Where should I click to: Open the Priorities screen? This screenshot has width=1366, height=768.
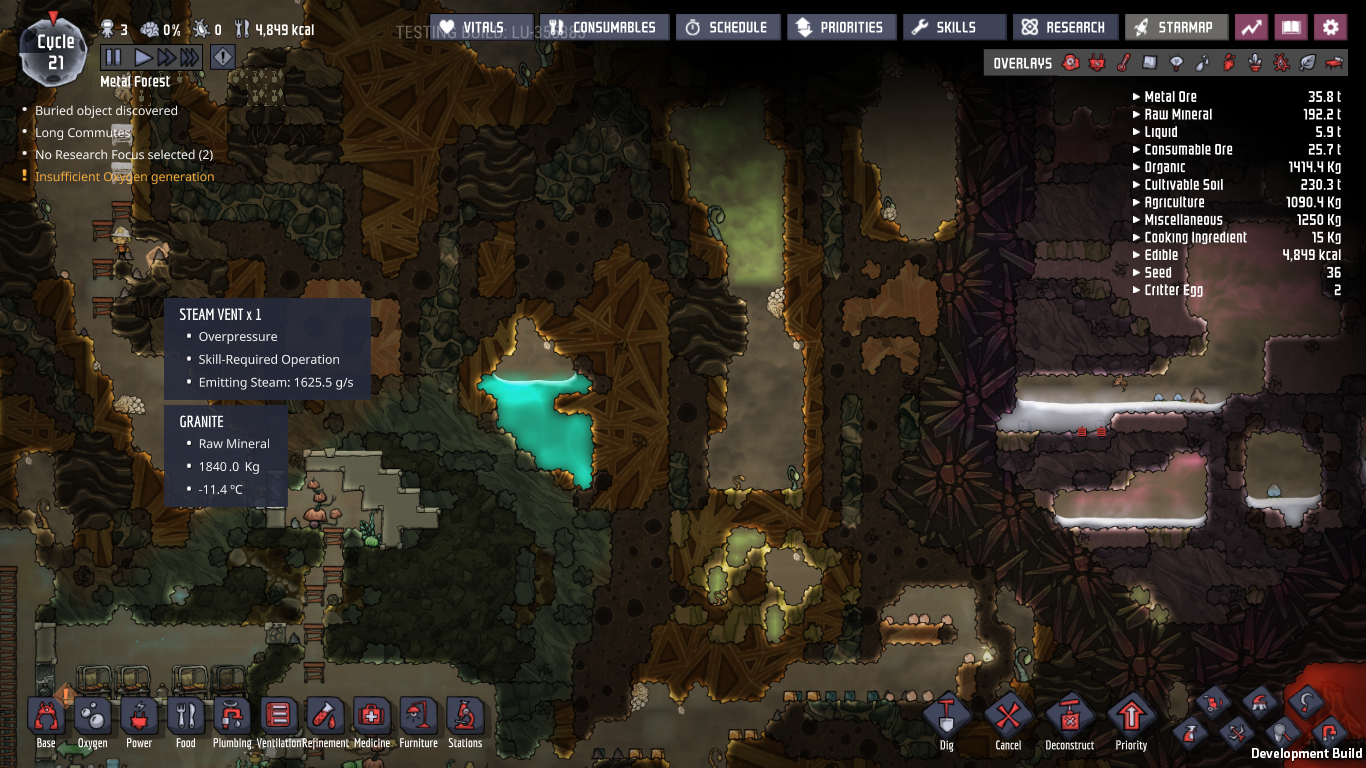coord(841,27)
